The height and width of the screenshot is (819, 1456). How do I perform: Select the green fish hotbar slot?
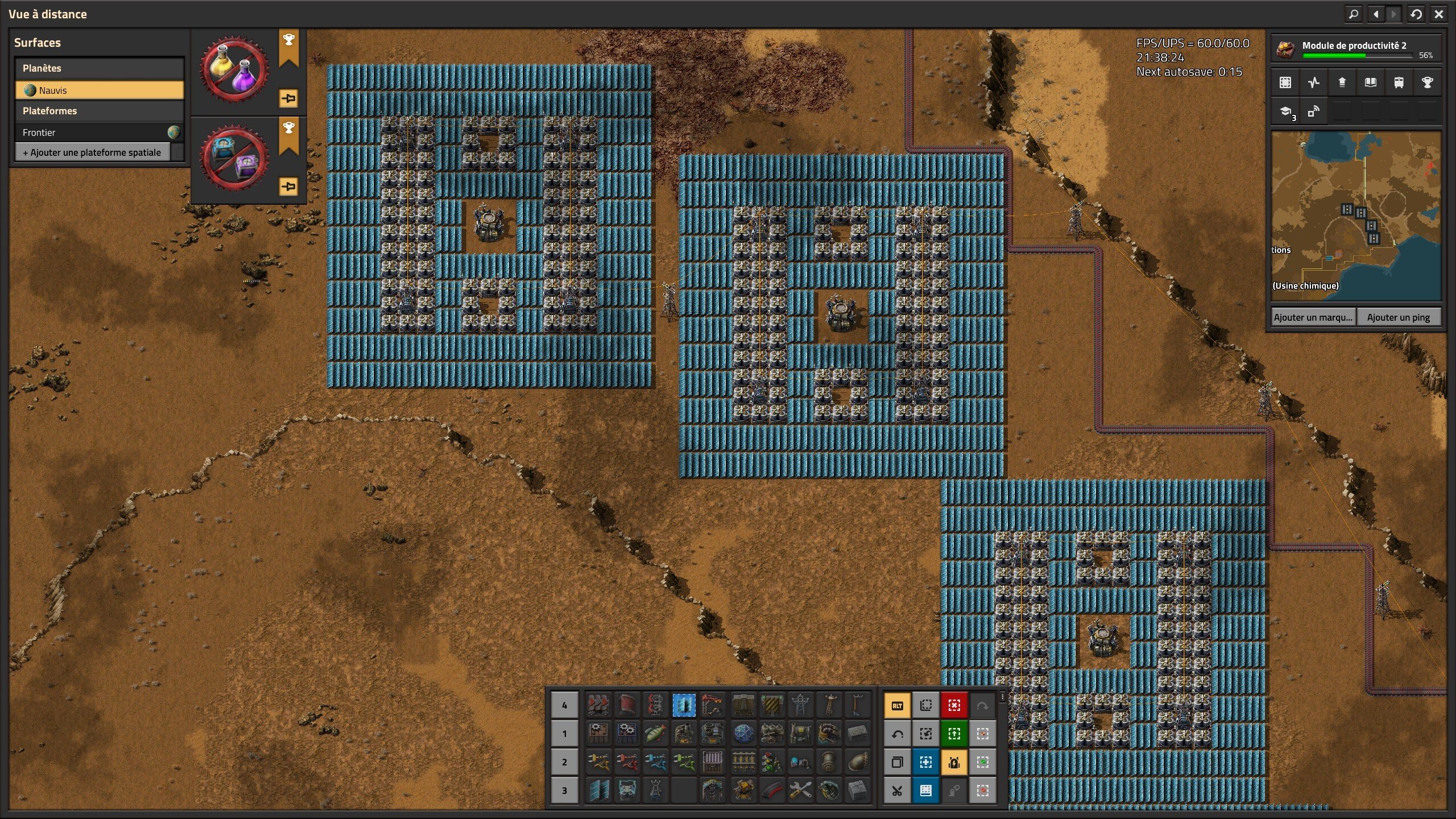[x=655, y=734]
